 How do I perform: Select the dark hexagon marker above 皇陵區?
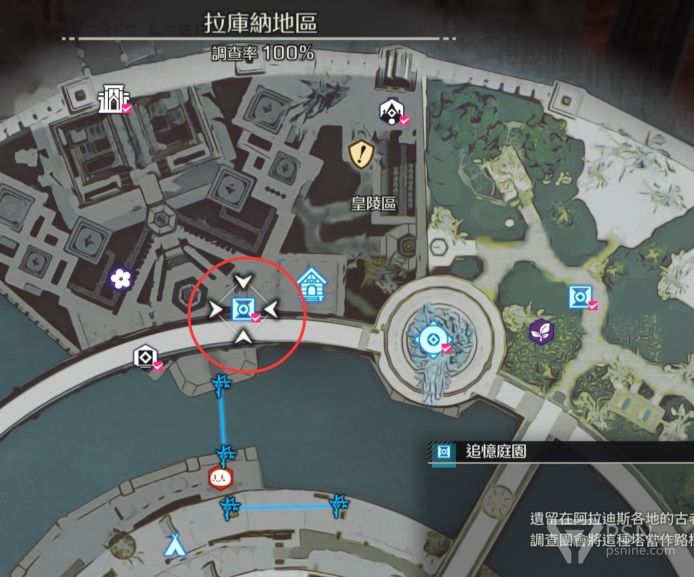pos(389,110)
